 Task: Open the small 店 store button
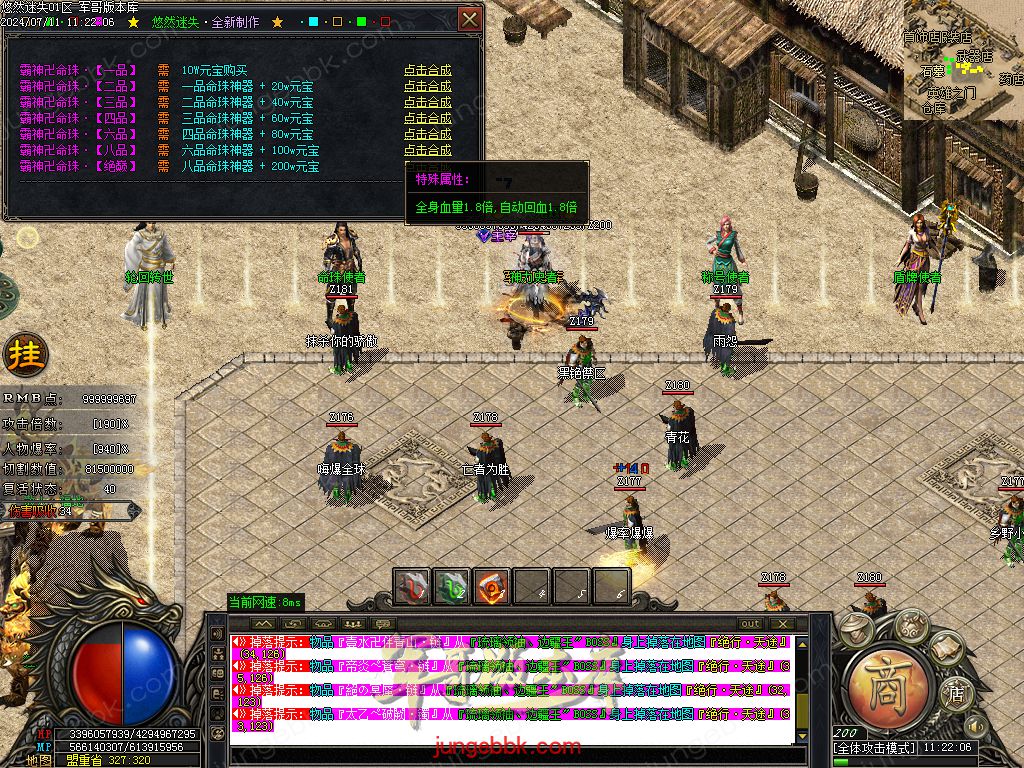click(x=955, y=692)
